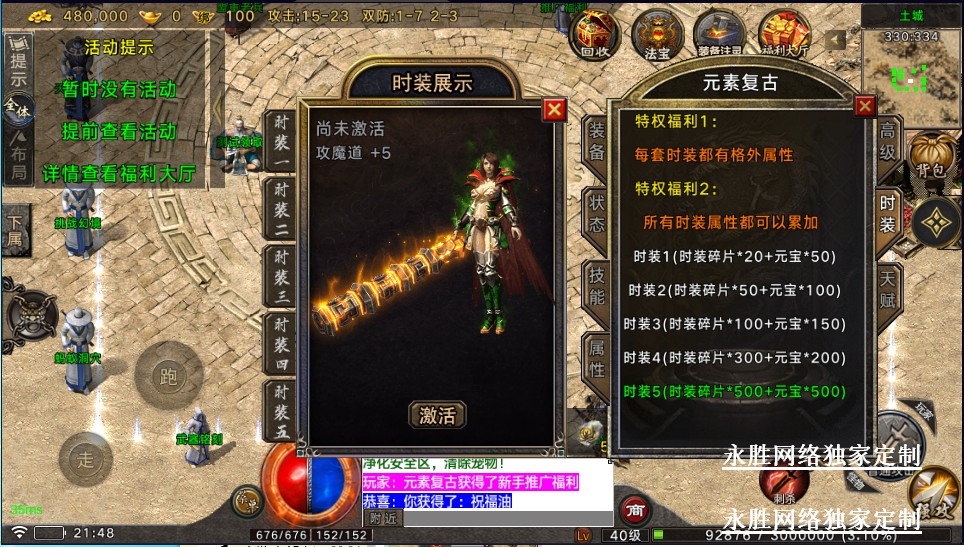The image size is (964, 547).
Task: Switch to the 高级 advanced tab
Action: coord(887,142)
